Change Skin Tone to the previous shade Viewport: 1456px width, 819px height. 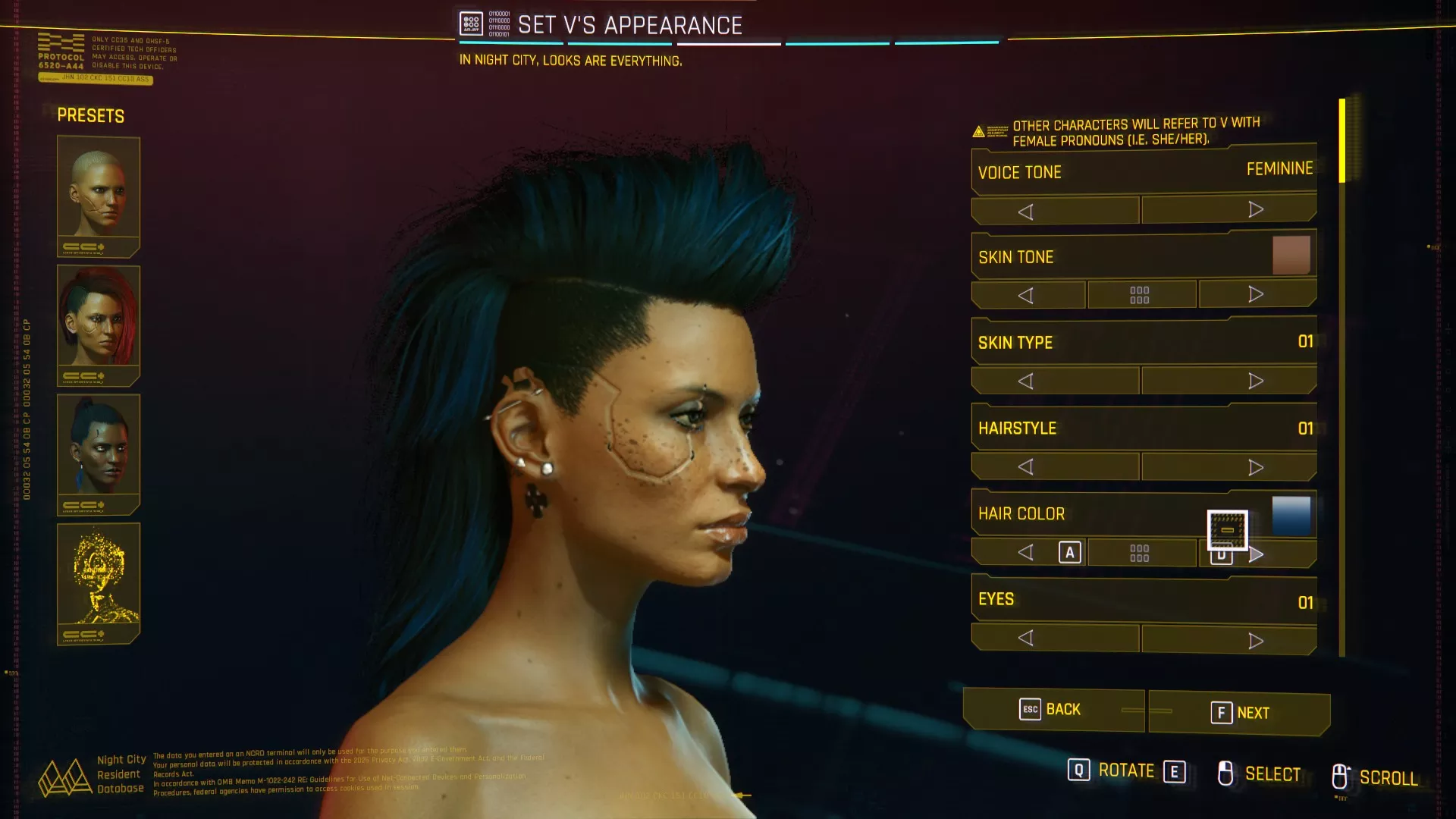point(1028,295)
